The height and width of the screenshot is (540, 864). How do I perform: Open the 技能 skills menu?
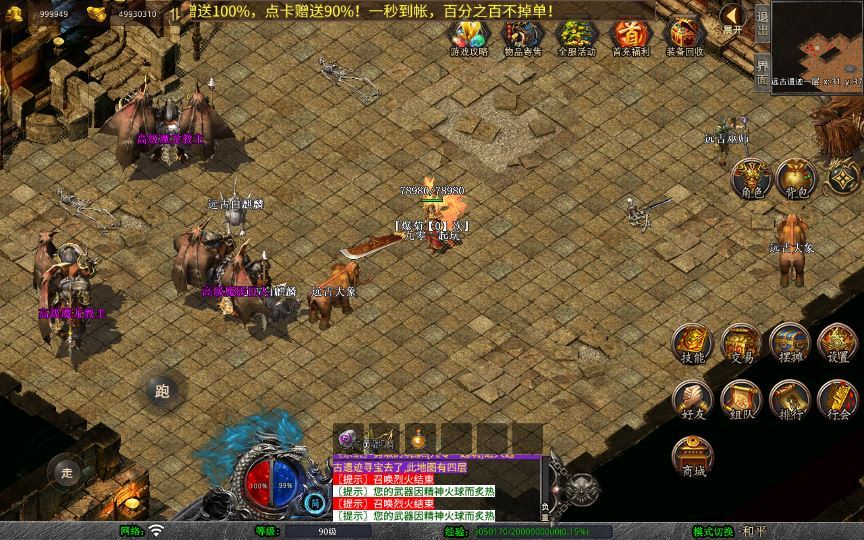point(692,343)
